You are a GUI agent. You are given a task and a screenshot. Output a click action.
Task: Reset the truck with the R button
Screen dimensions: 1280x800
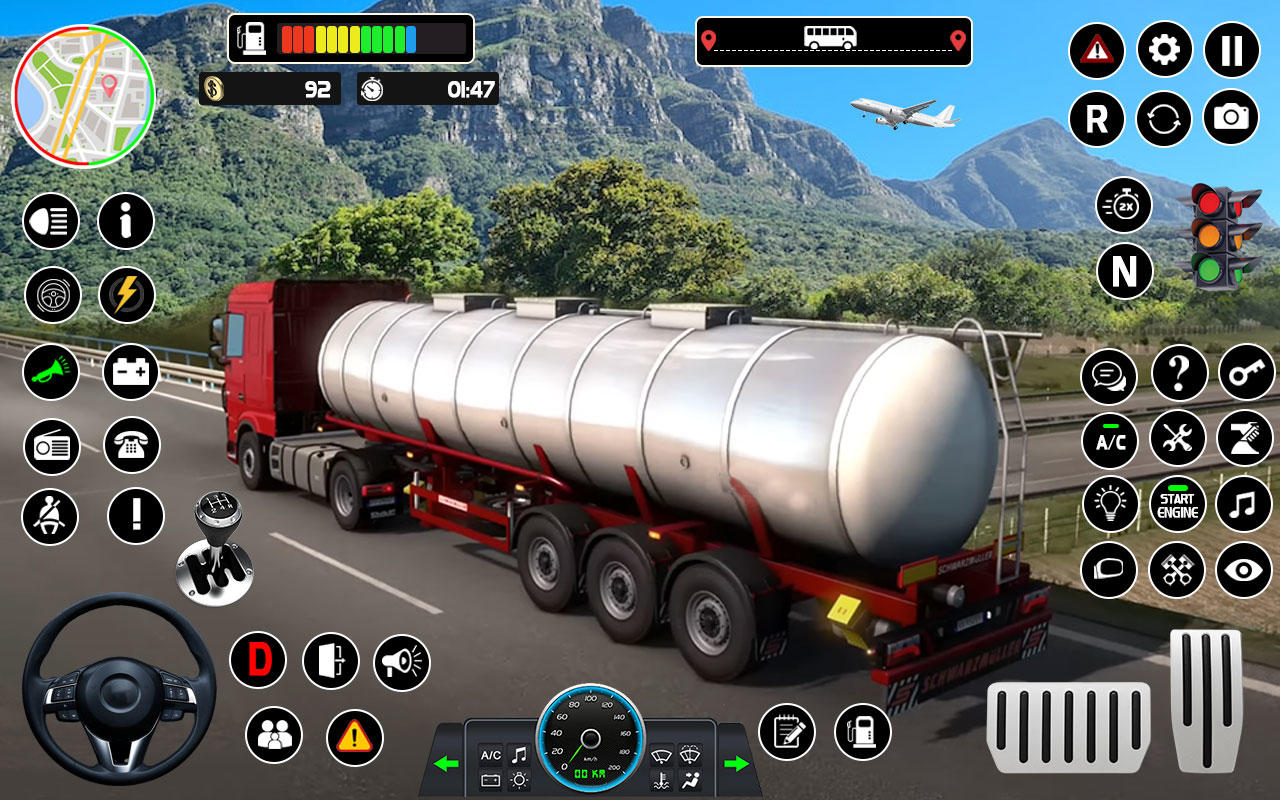point(1096,119)
